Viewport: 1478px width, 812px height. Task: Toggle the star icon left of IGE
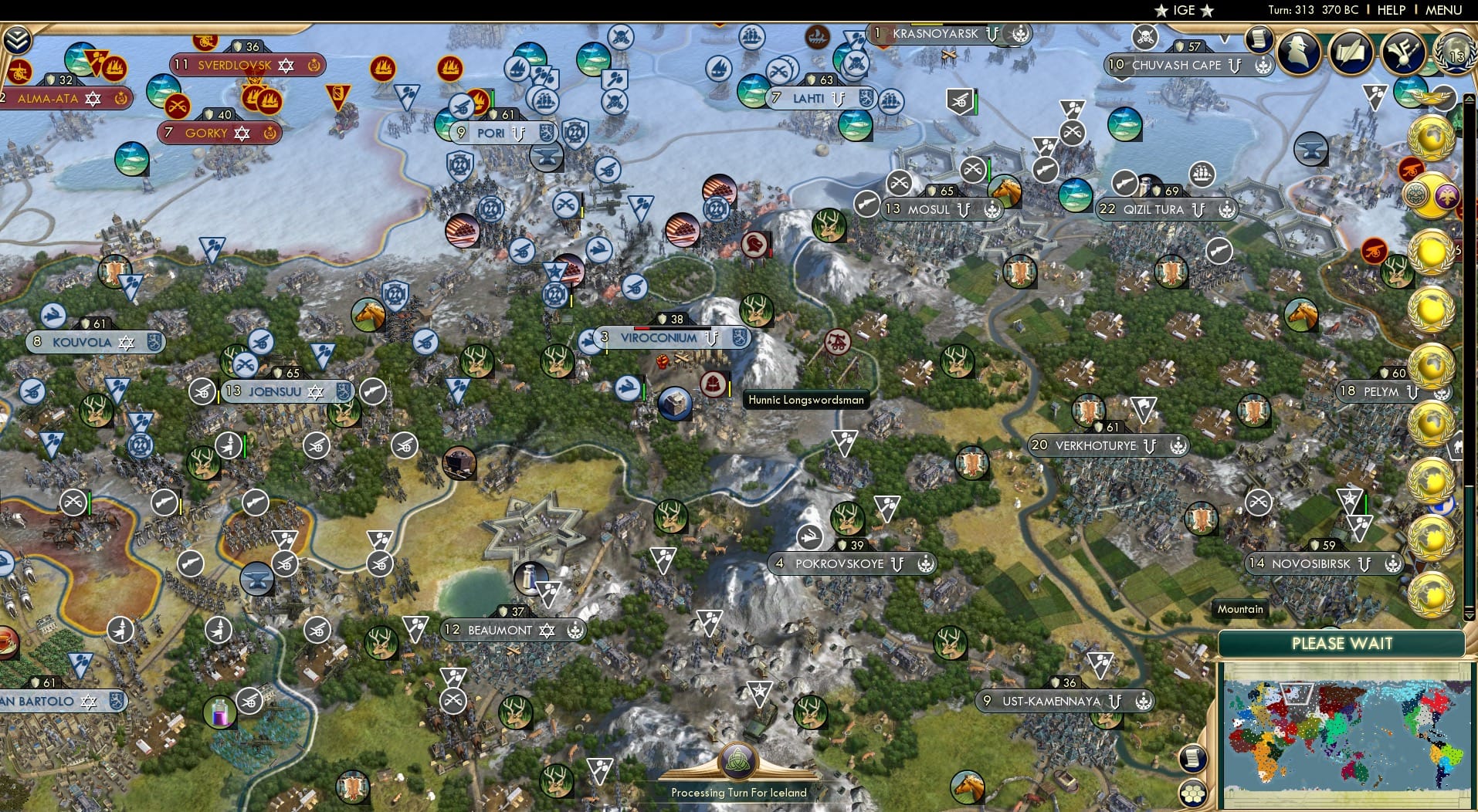[x=1161, y=11]
